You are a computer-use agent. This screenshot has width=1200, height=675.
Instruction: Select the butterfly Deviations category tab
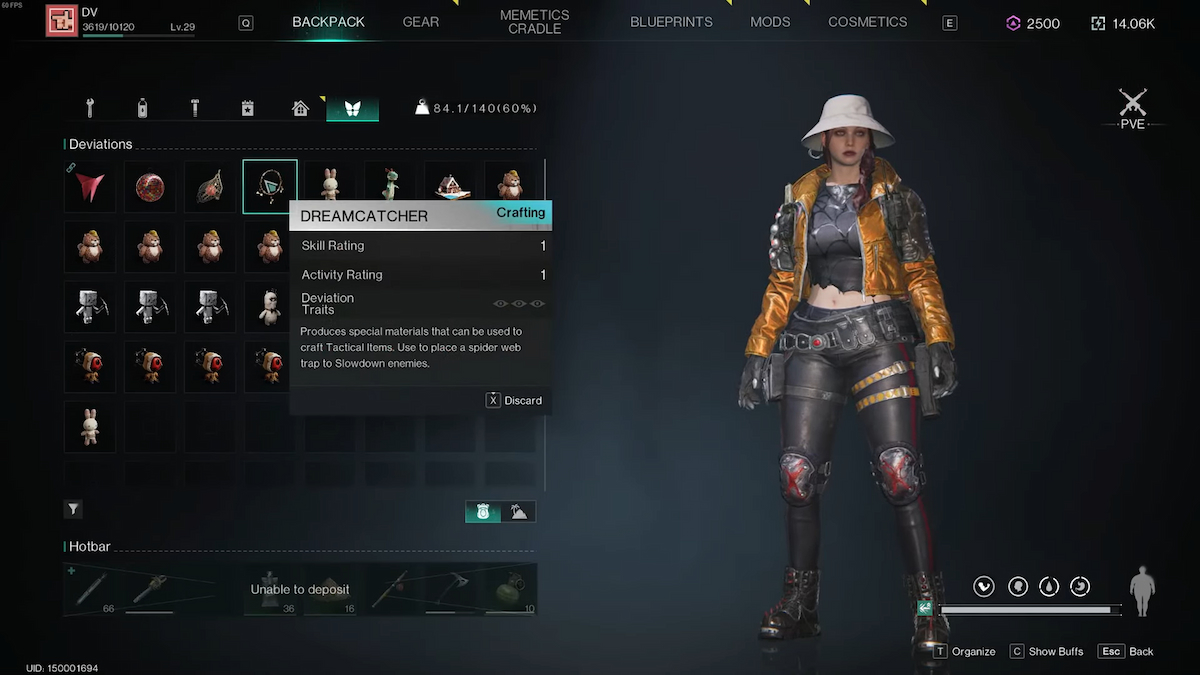(352, 108)
